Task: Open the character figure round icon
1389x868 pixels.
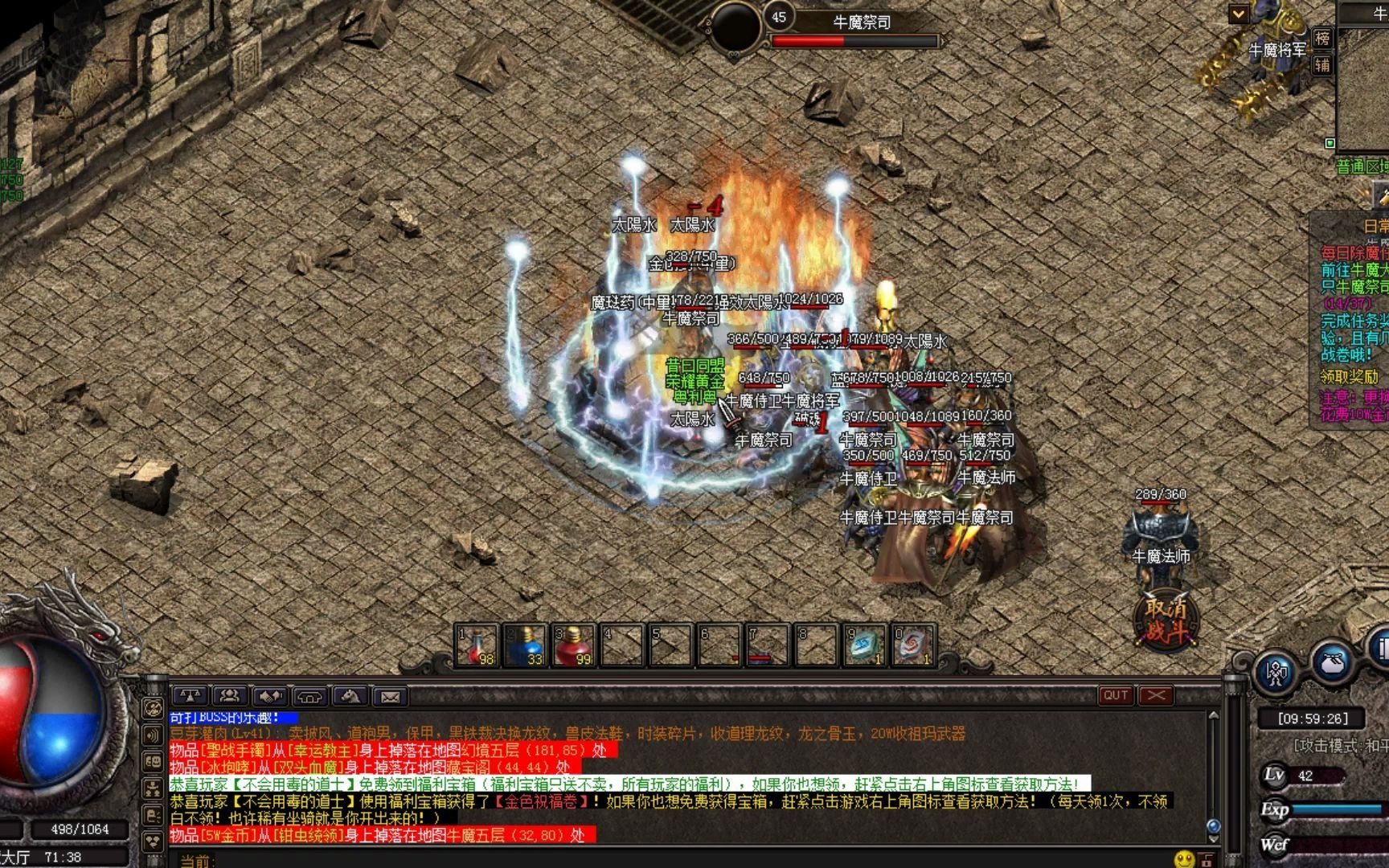Action: click(x=1276, y=673)
